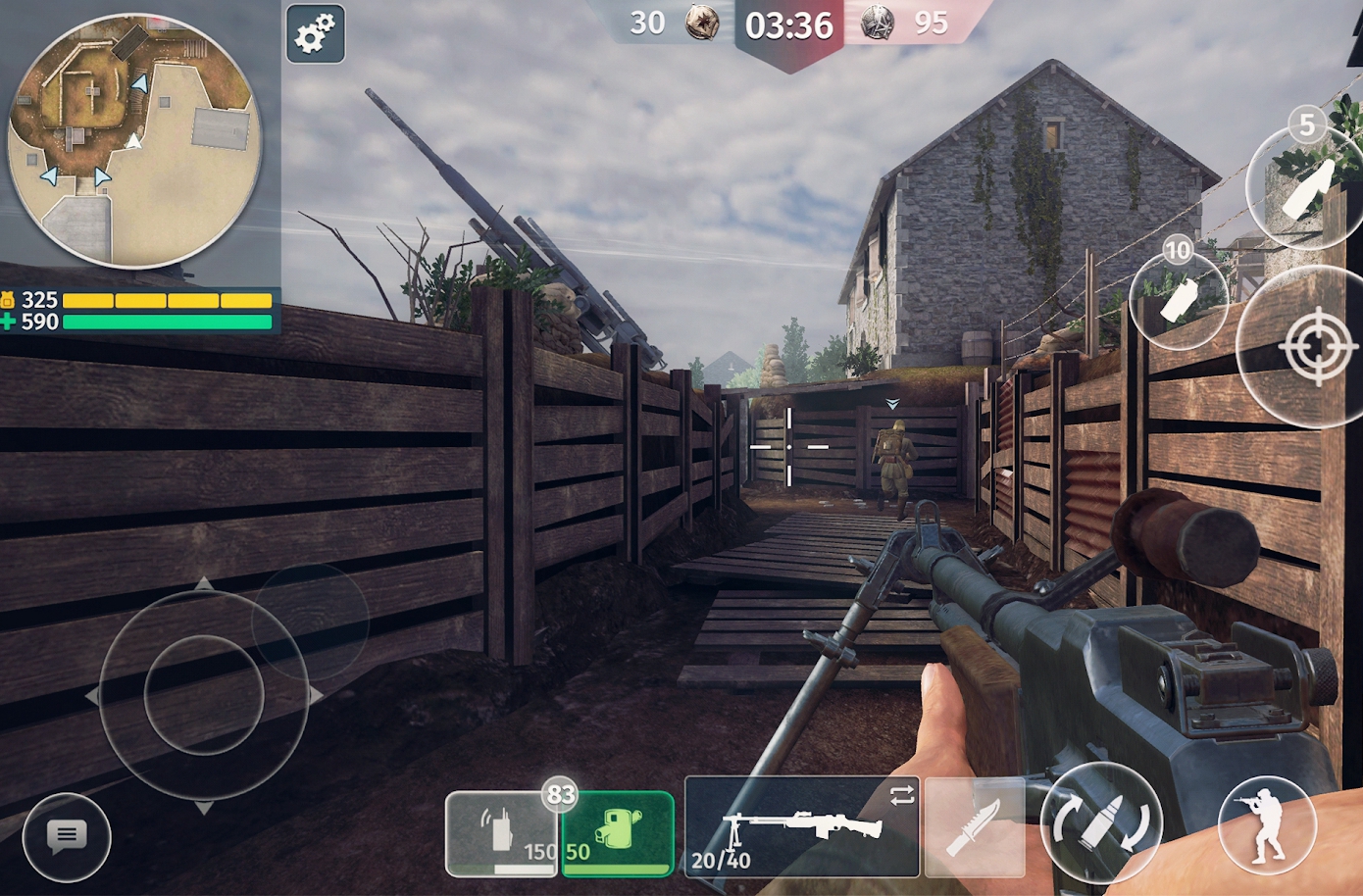Image resolution: width=1363 pixels, height=896 pixels.
Task: Use the item with count 10
Action: [x=1179, y=299]
